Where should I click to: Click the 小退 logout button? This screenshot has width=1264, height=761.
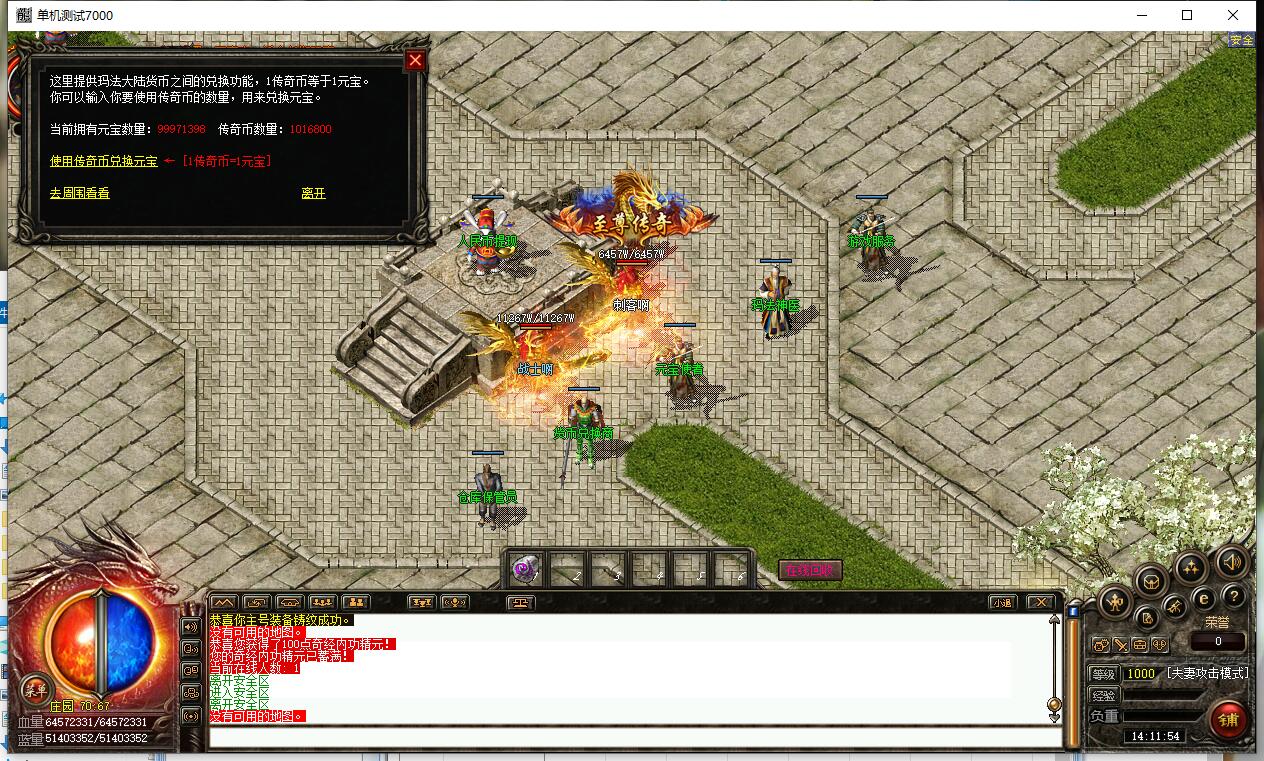[1003, 602]
